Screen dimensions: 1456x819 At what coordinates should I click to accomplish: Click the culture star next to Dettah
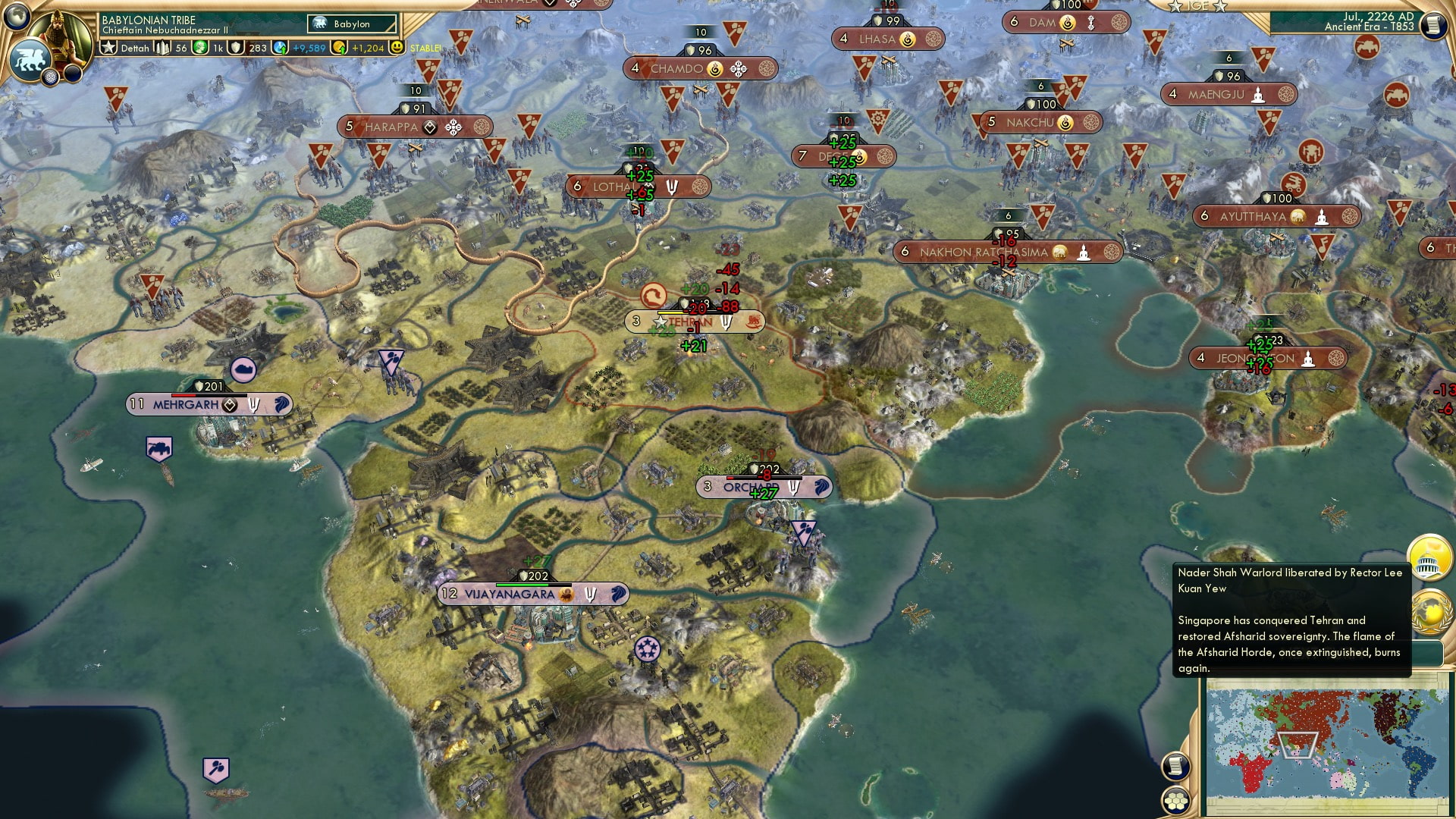pos(108,47)
